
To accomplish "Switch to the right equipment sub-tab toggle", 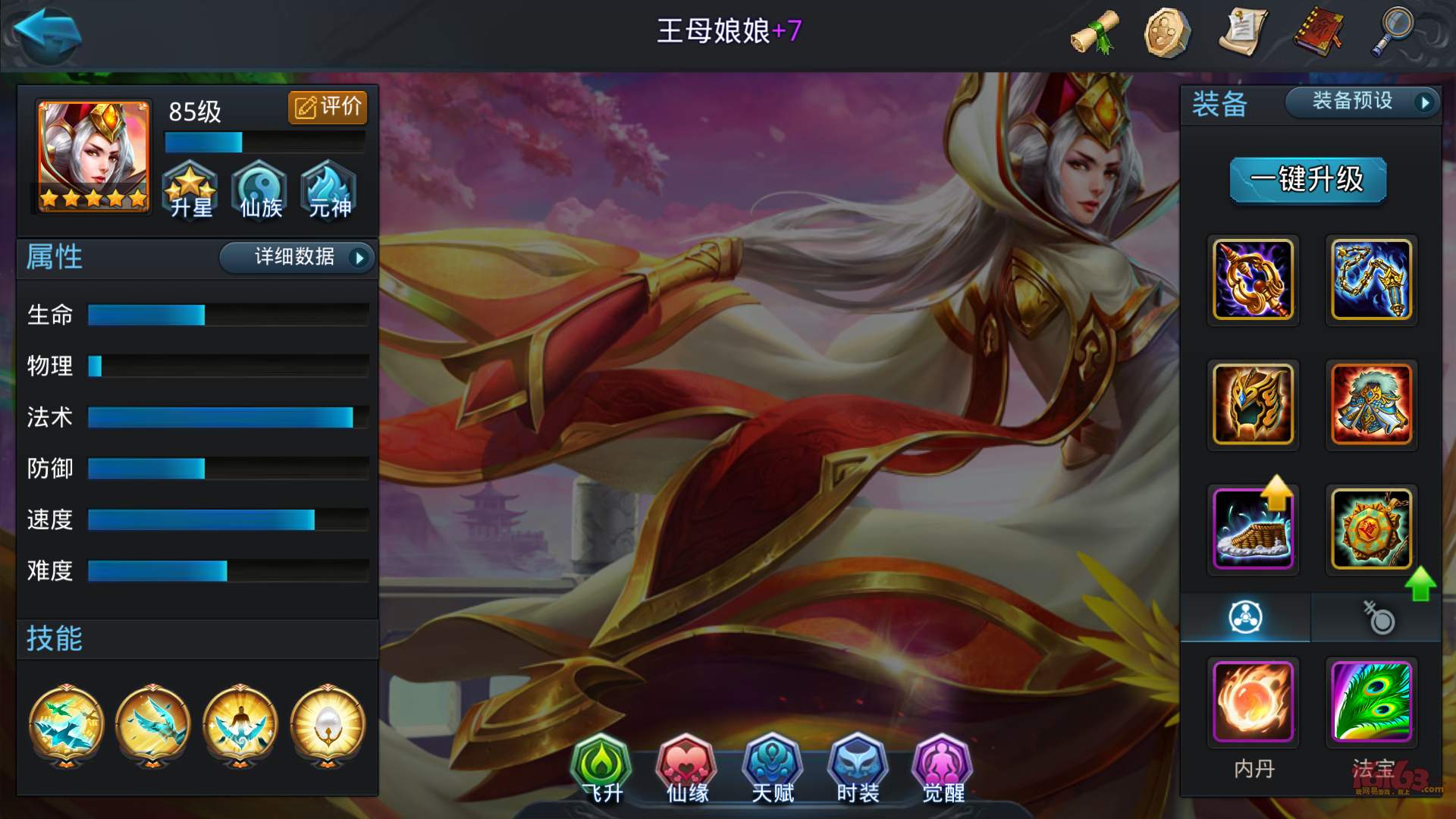I will pos(1376,618).
